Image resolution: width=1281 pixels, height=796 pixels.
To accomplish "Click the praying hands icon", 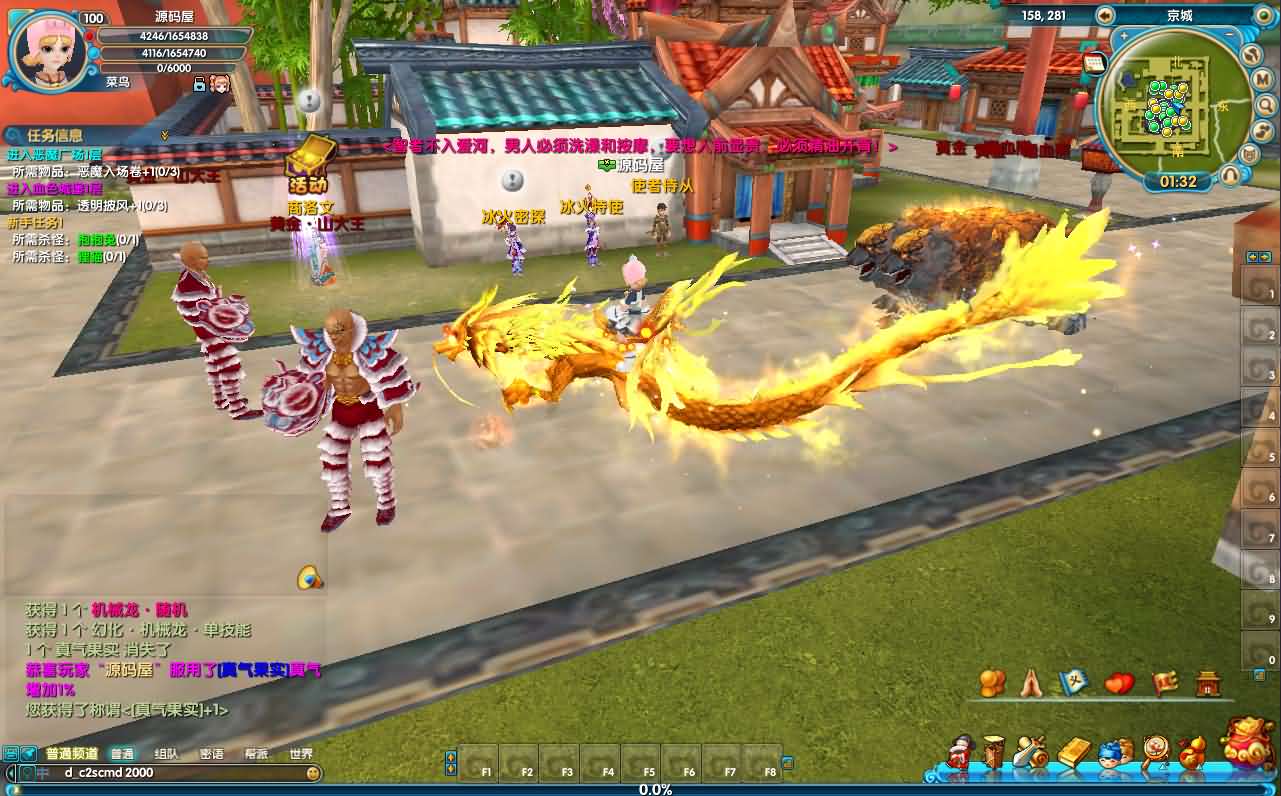I will click(x=1032, y=683).
